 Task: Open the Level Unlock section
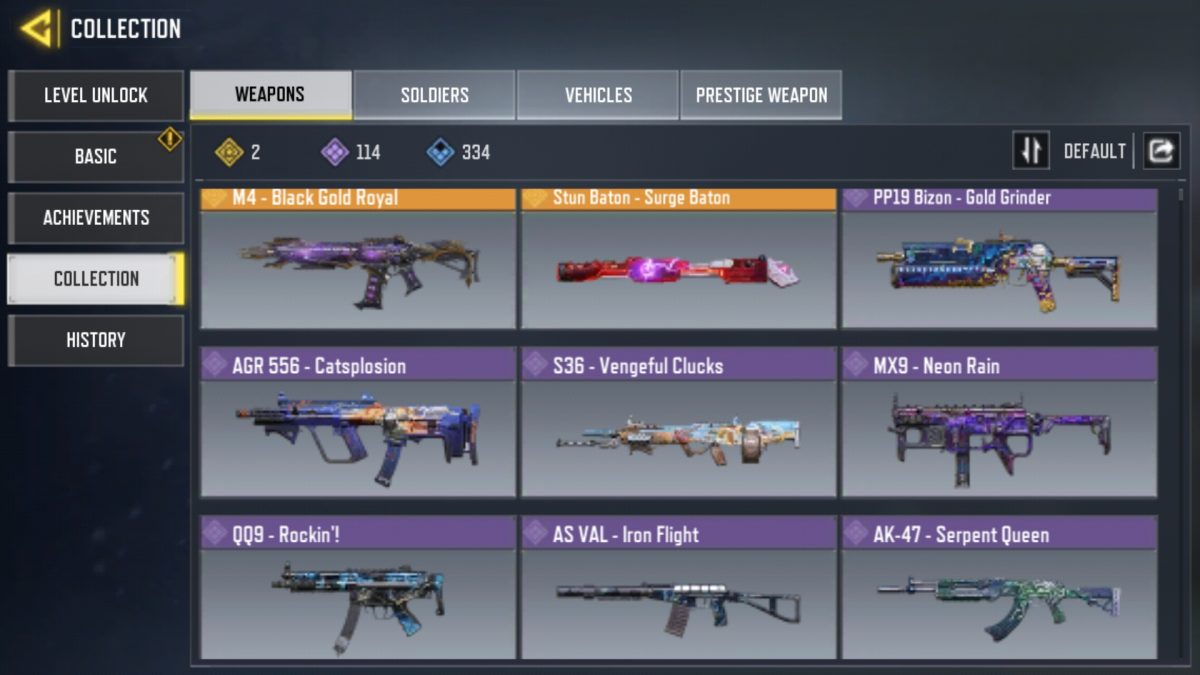coord(96,96)
